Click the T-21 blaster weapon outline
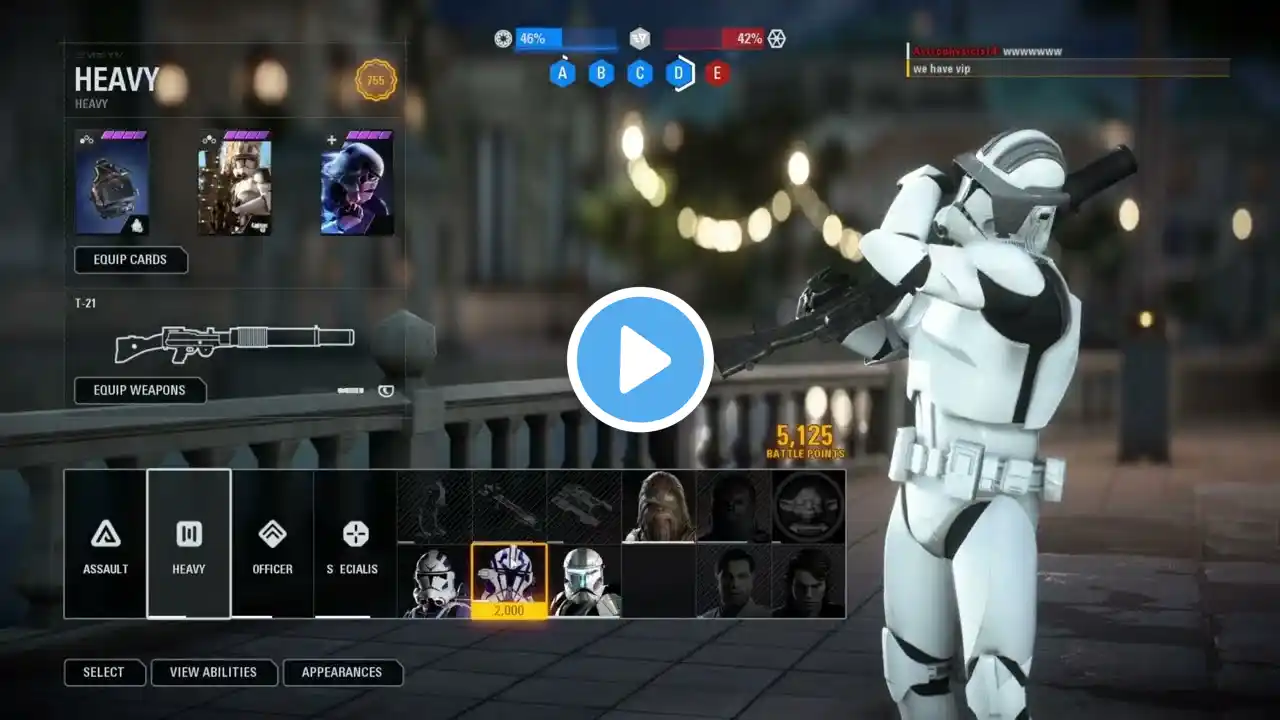 coord(235,341)
